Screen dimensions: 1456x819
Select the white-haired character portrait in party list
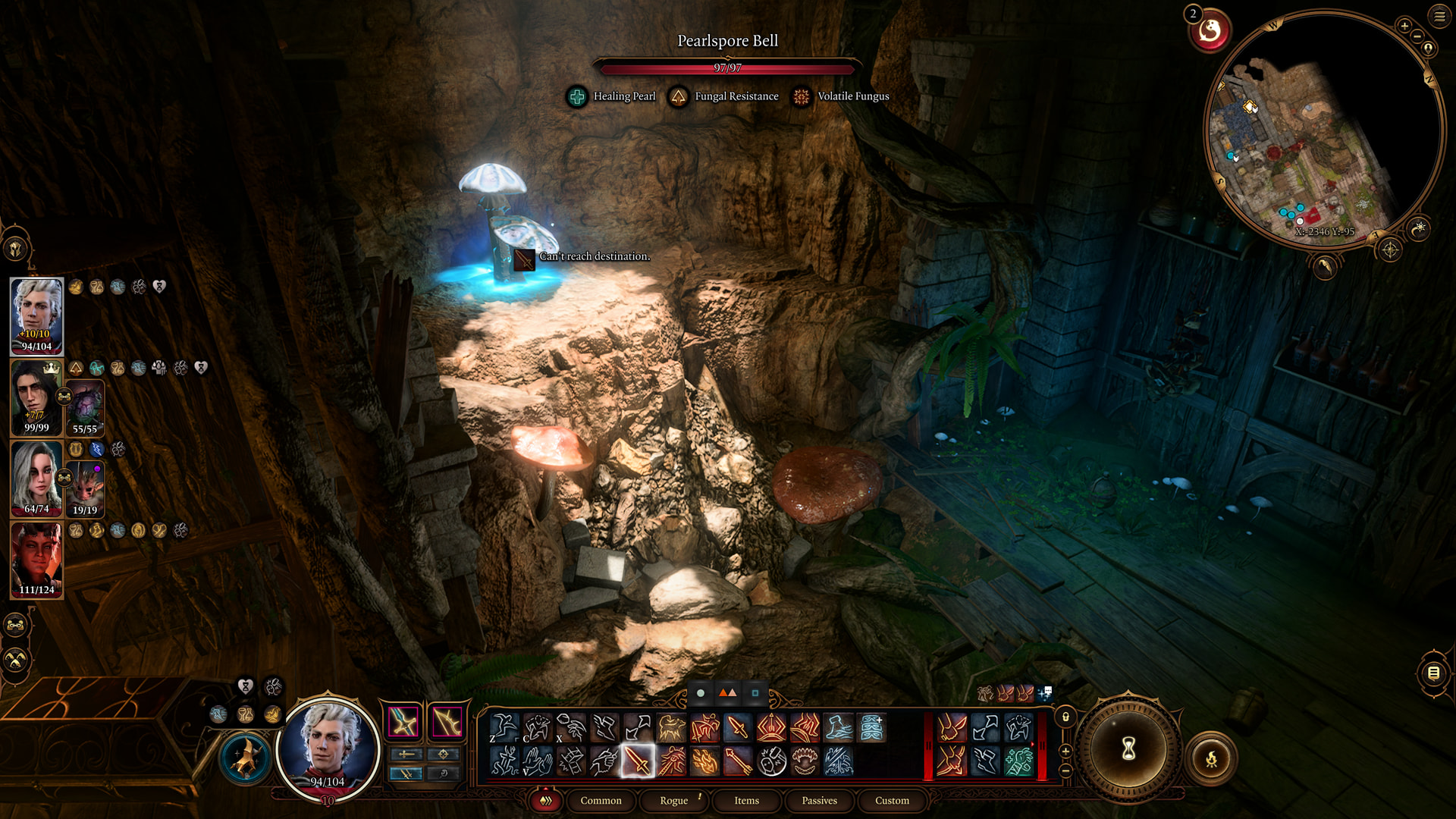click(x=36, y=316)
